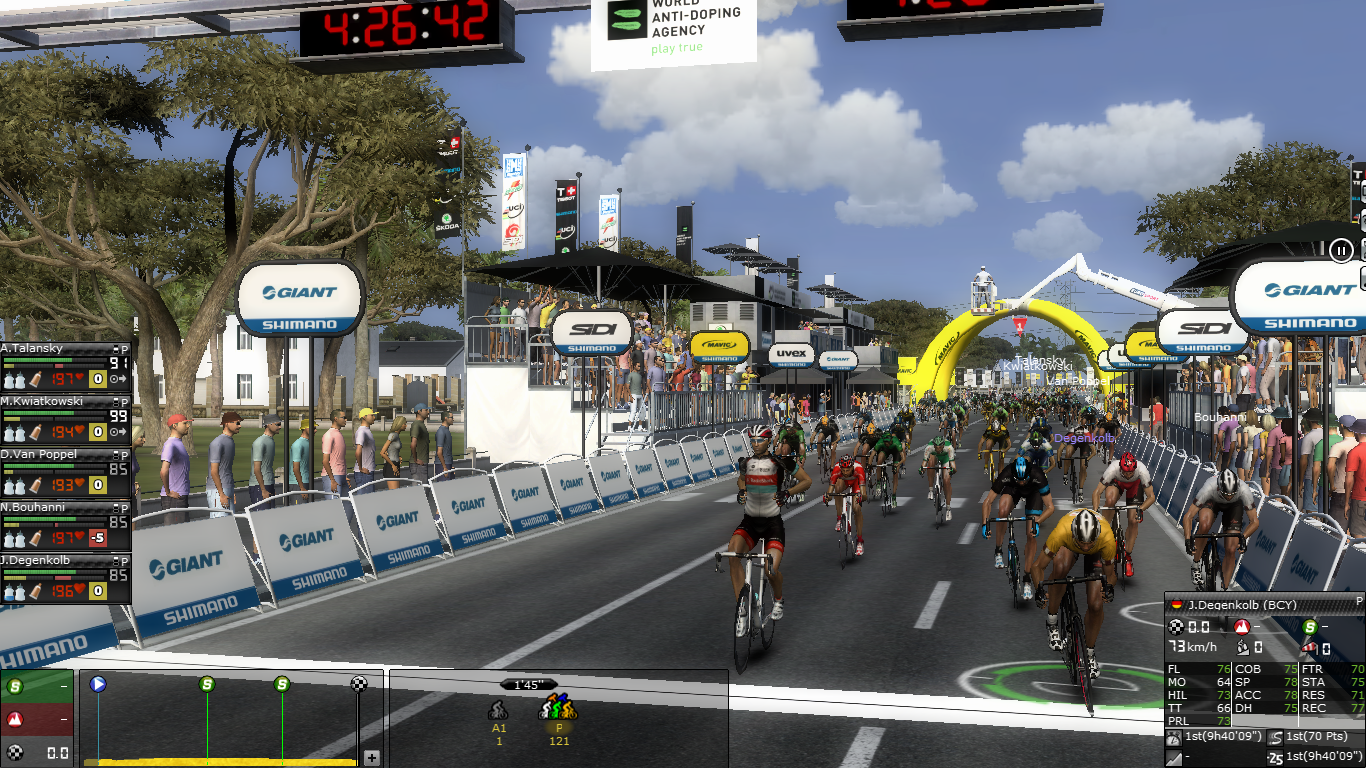Click the relay arrow icon for A.Talansky

coord(119,380)
